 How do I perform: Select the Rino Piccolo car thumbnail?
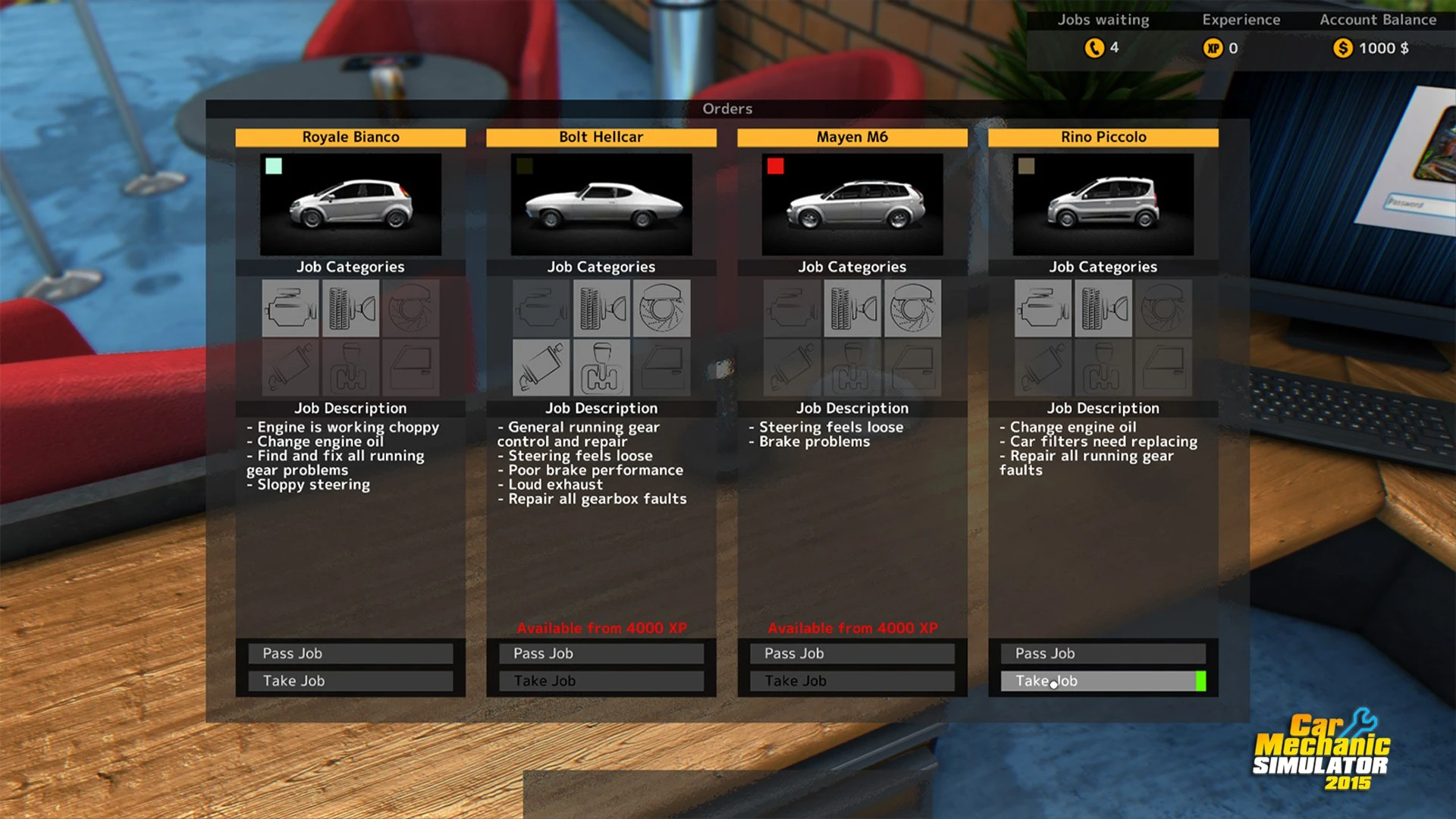pos(1103,205)
